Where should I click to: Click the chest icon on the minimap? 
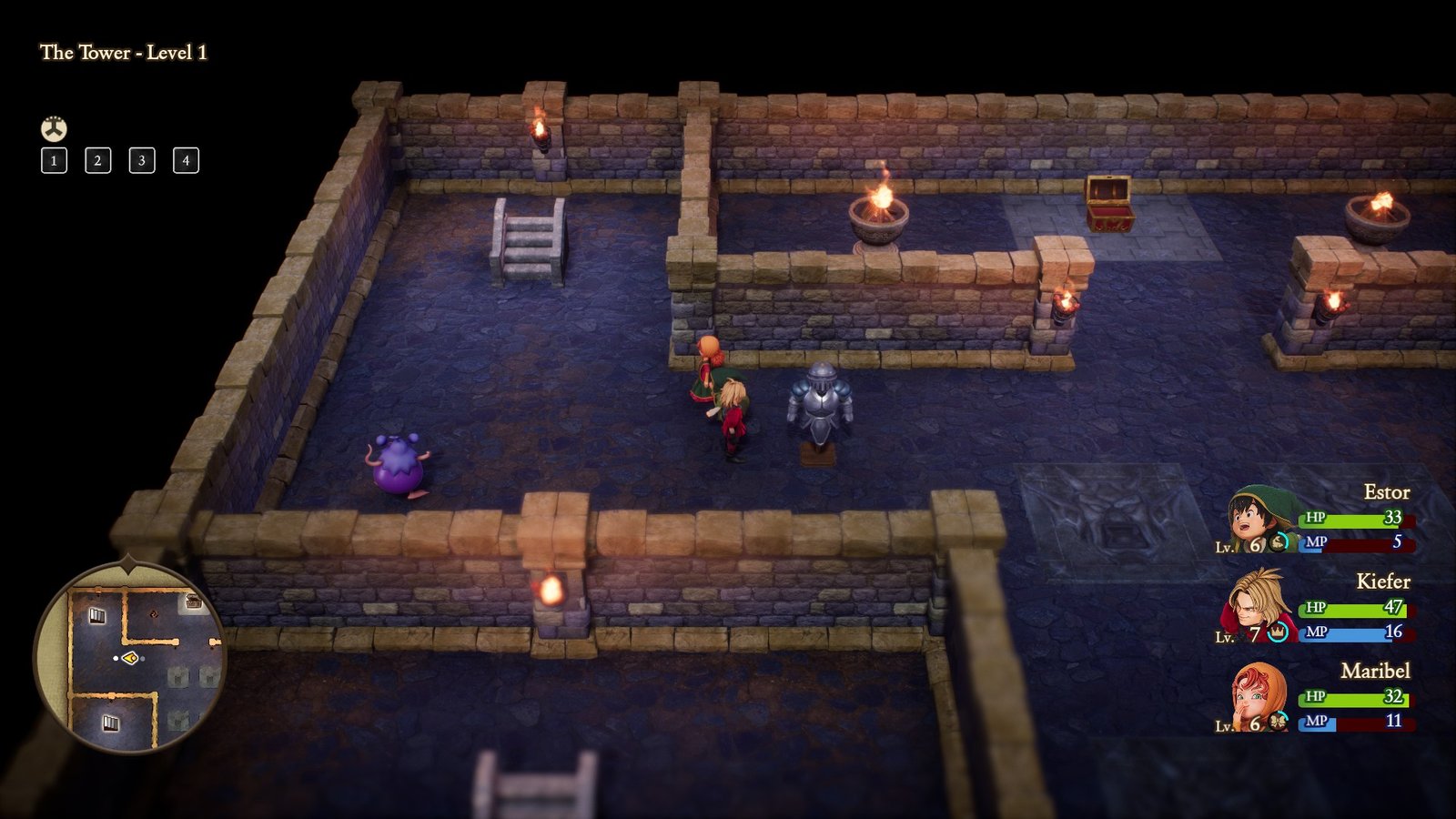(x=193, y=602)
